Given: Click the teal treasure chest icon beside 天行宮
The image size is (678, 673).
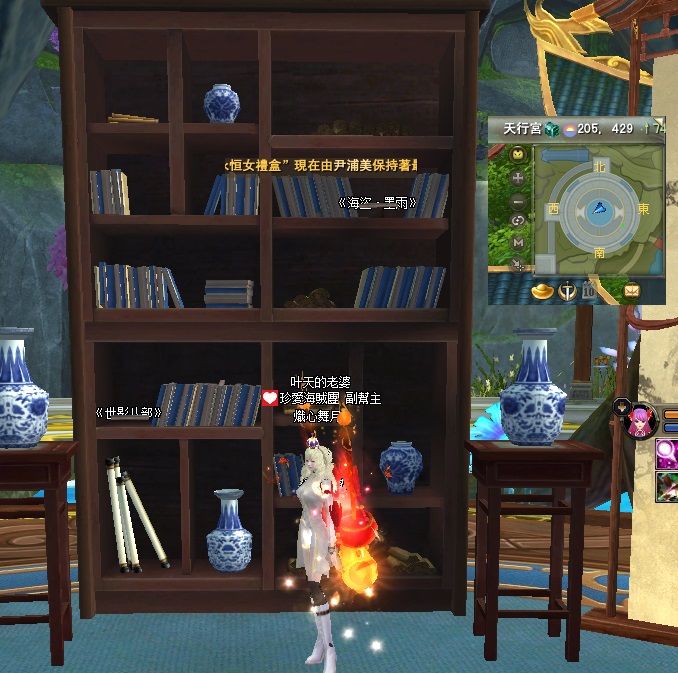Looking at the screenshot, I should (x=553, y=128).
